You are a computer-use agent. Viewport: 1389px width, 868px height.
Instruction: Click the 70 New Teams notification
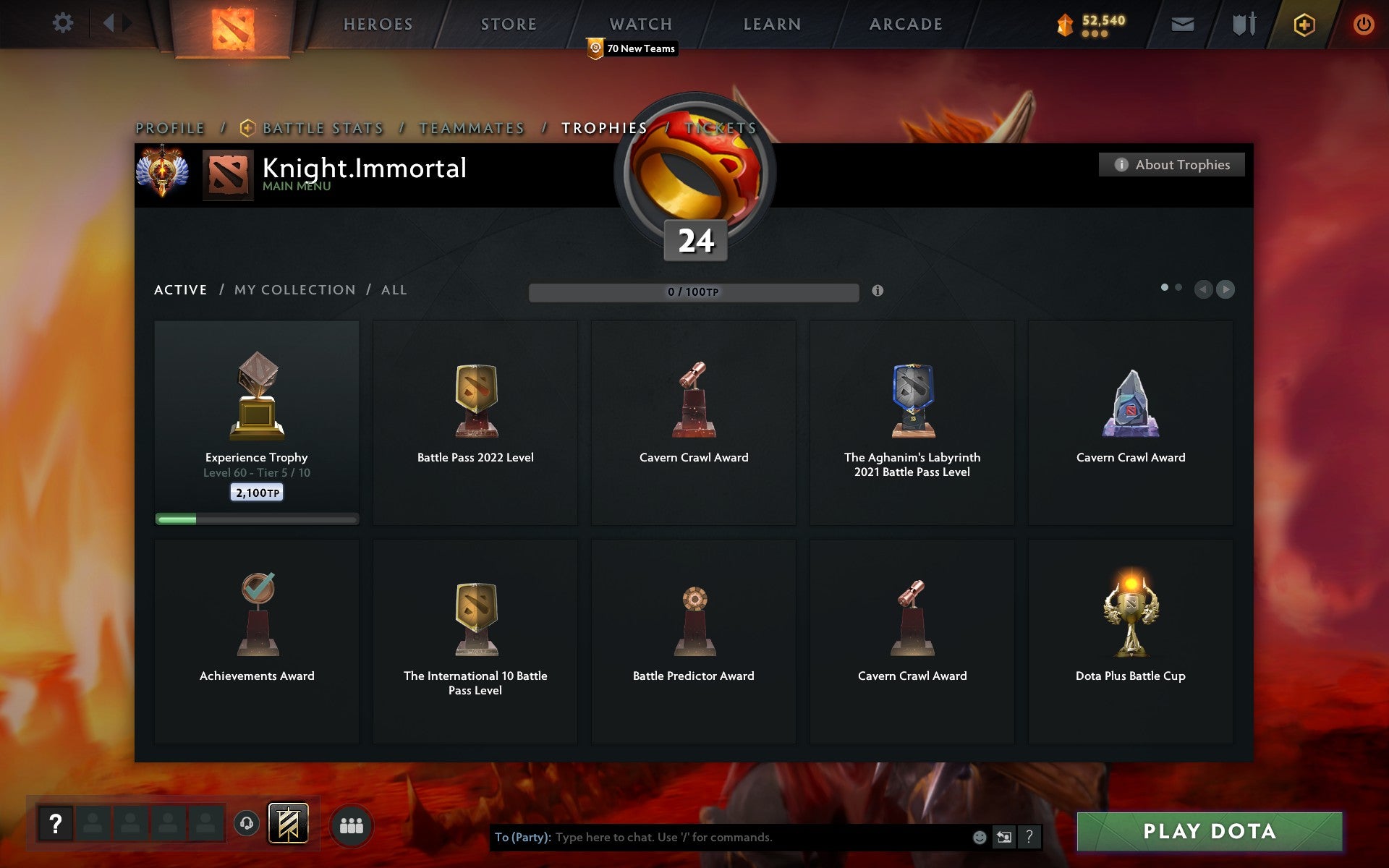tap(632, 48)
